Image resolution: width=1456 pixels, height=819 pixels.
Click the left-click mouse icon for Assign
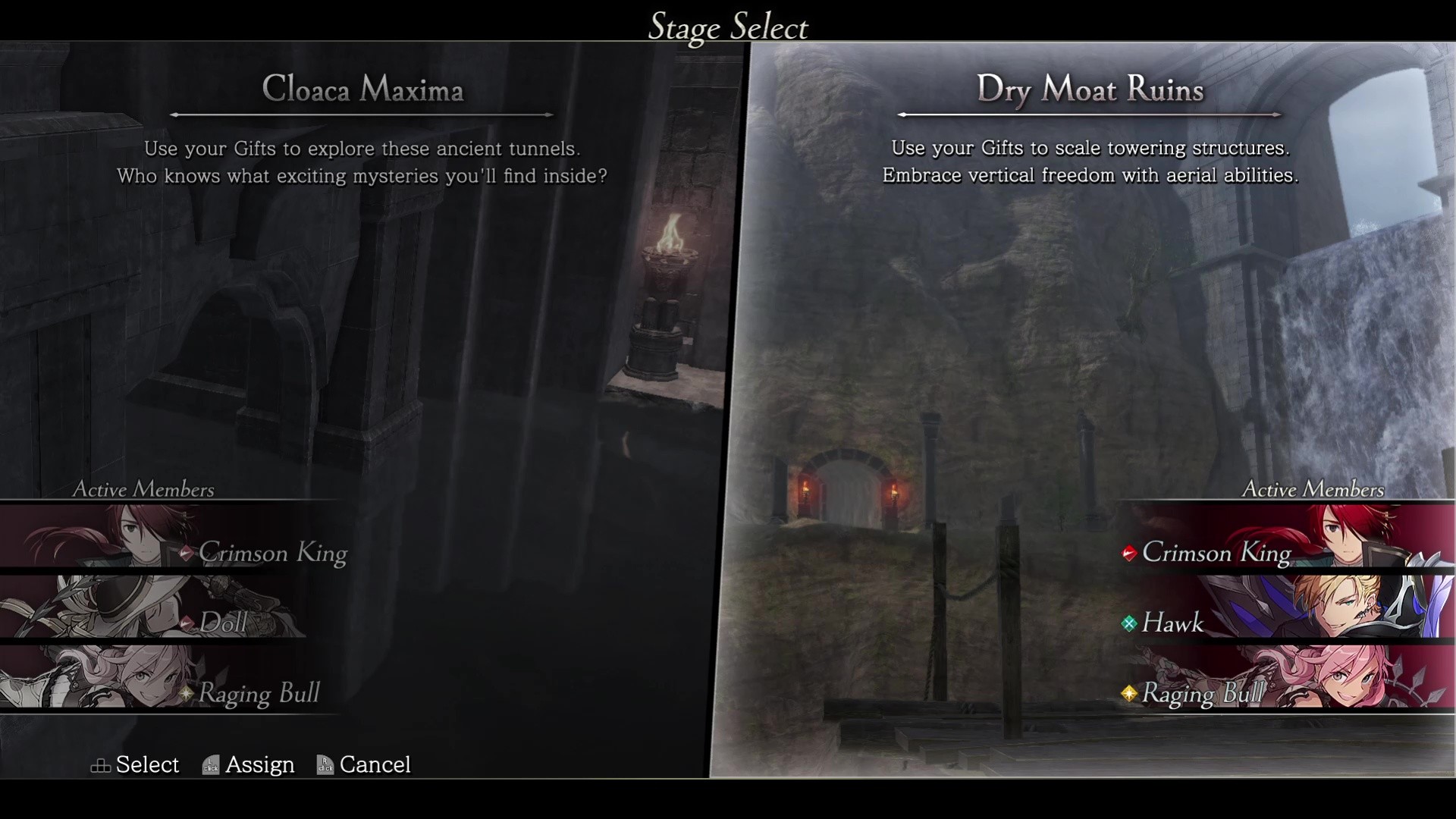[209, 765]
